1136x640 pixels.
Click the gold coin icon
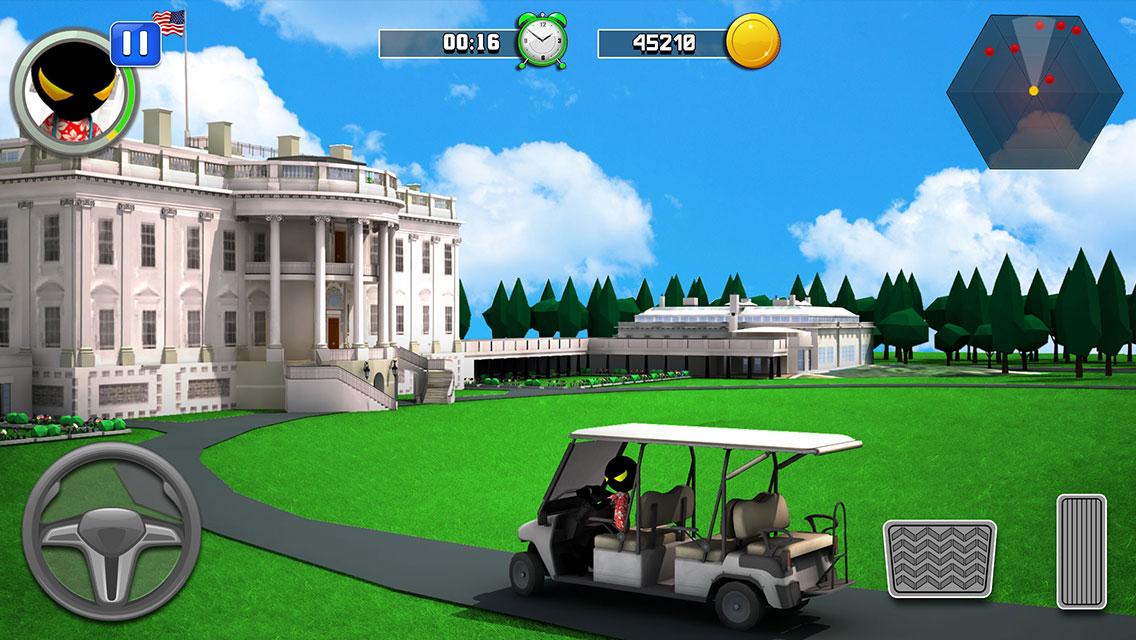[x=752, y=42]
